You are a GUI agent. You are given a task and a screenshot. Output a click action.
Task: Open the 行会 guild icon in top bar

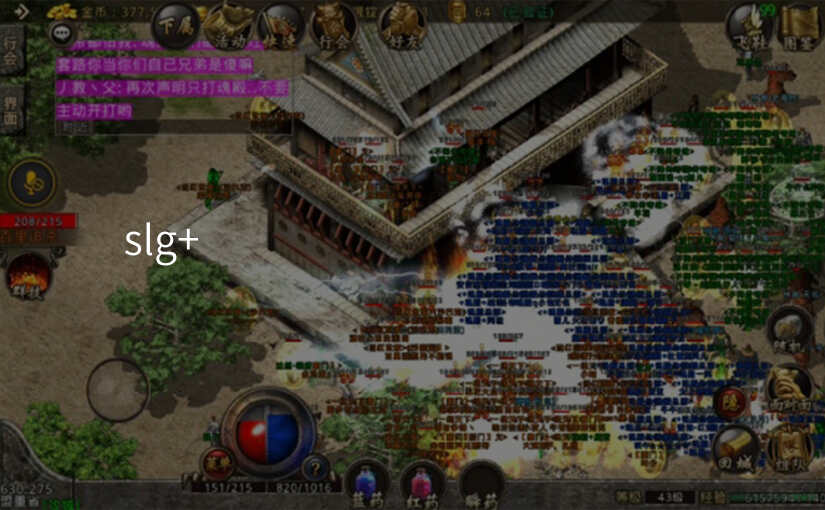pyautogui.click(x=334, y=24)
